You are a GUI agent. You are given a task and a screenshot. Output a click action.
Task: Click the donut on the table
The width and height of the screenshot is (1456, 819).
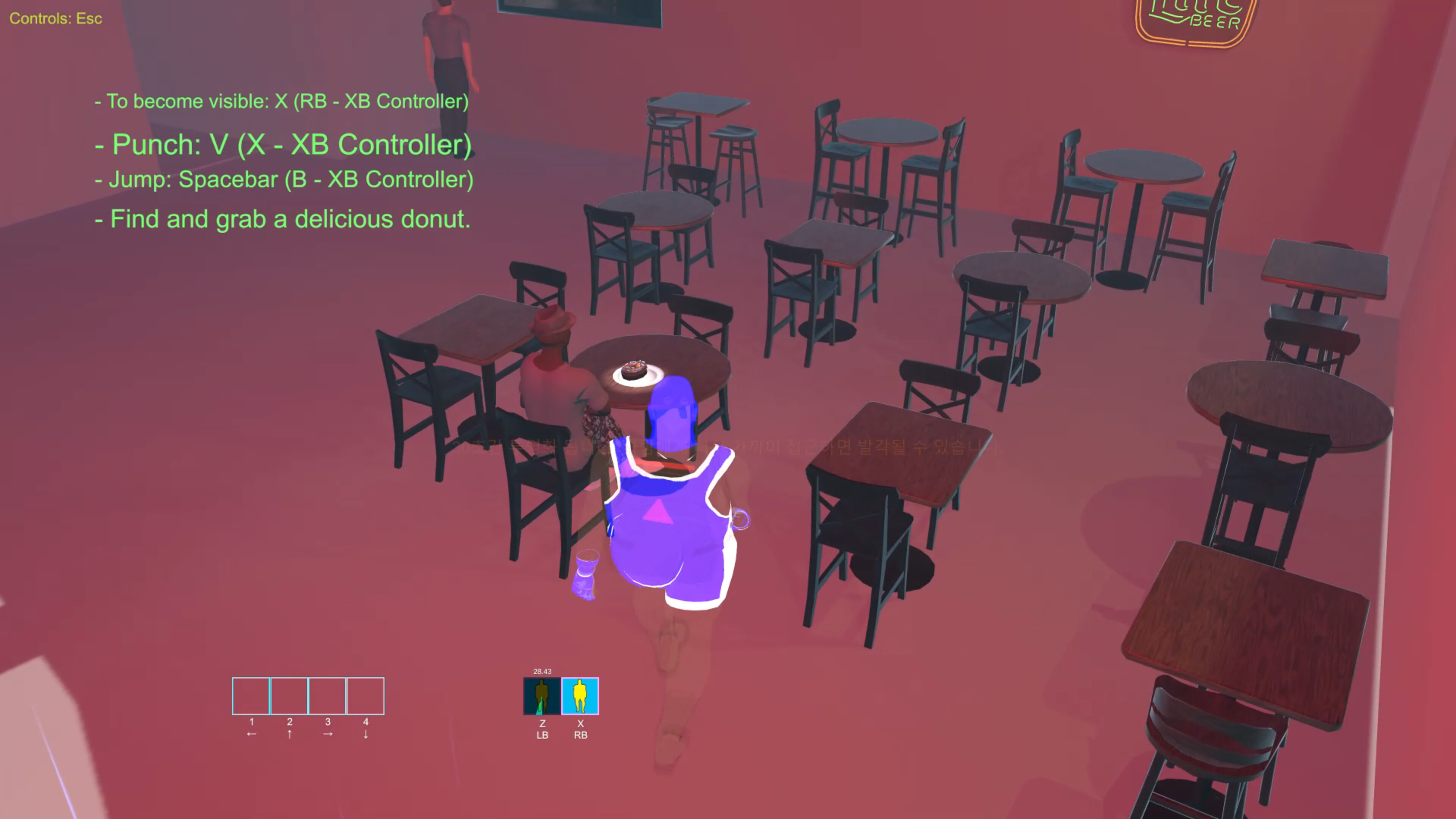(x=634, y=369)
